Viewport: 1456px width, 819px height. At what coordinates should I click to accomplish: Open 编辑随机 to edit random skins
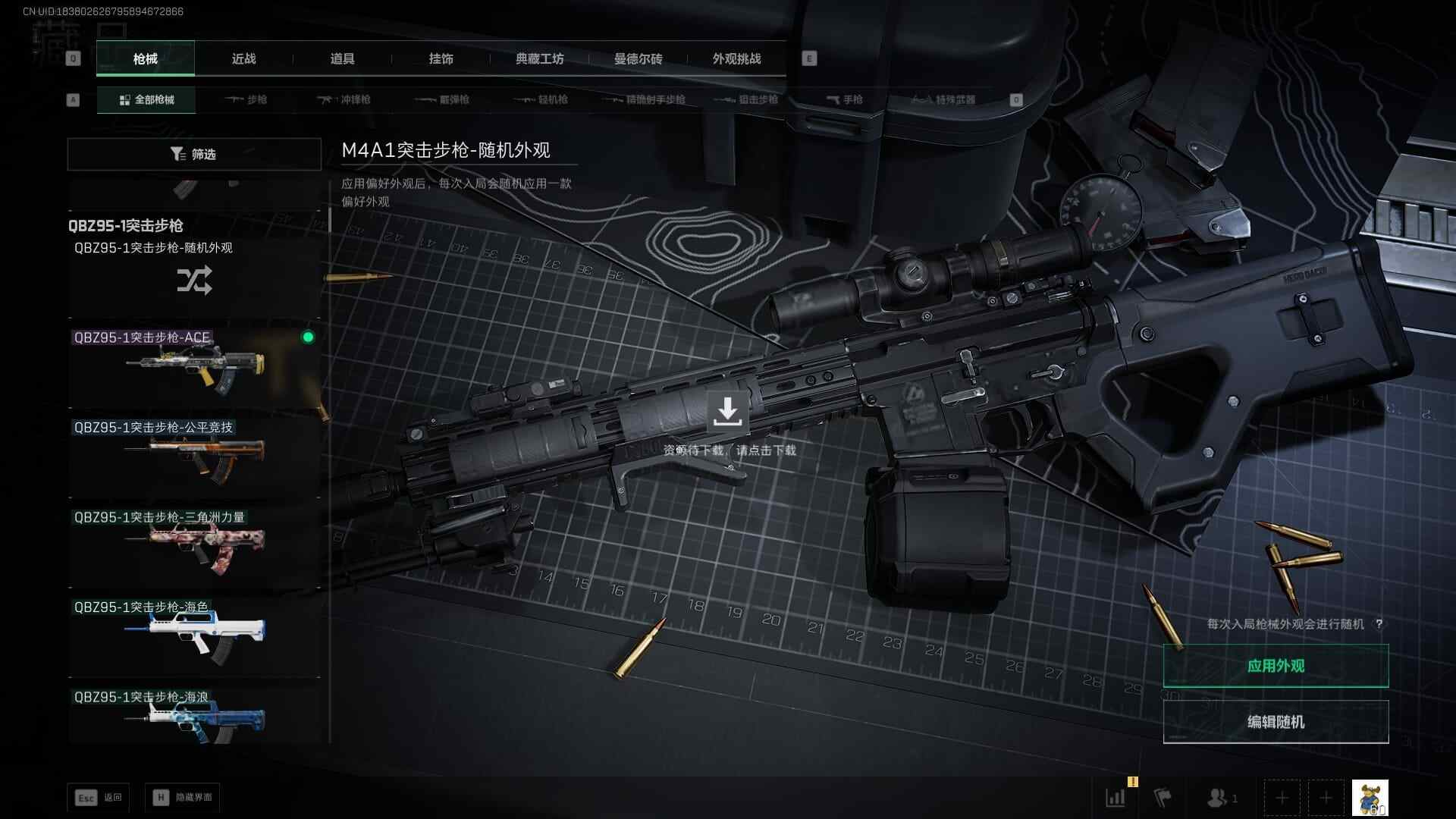[1276, 722]
